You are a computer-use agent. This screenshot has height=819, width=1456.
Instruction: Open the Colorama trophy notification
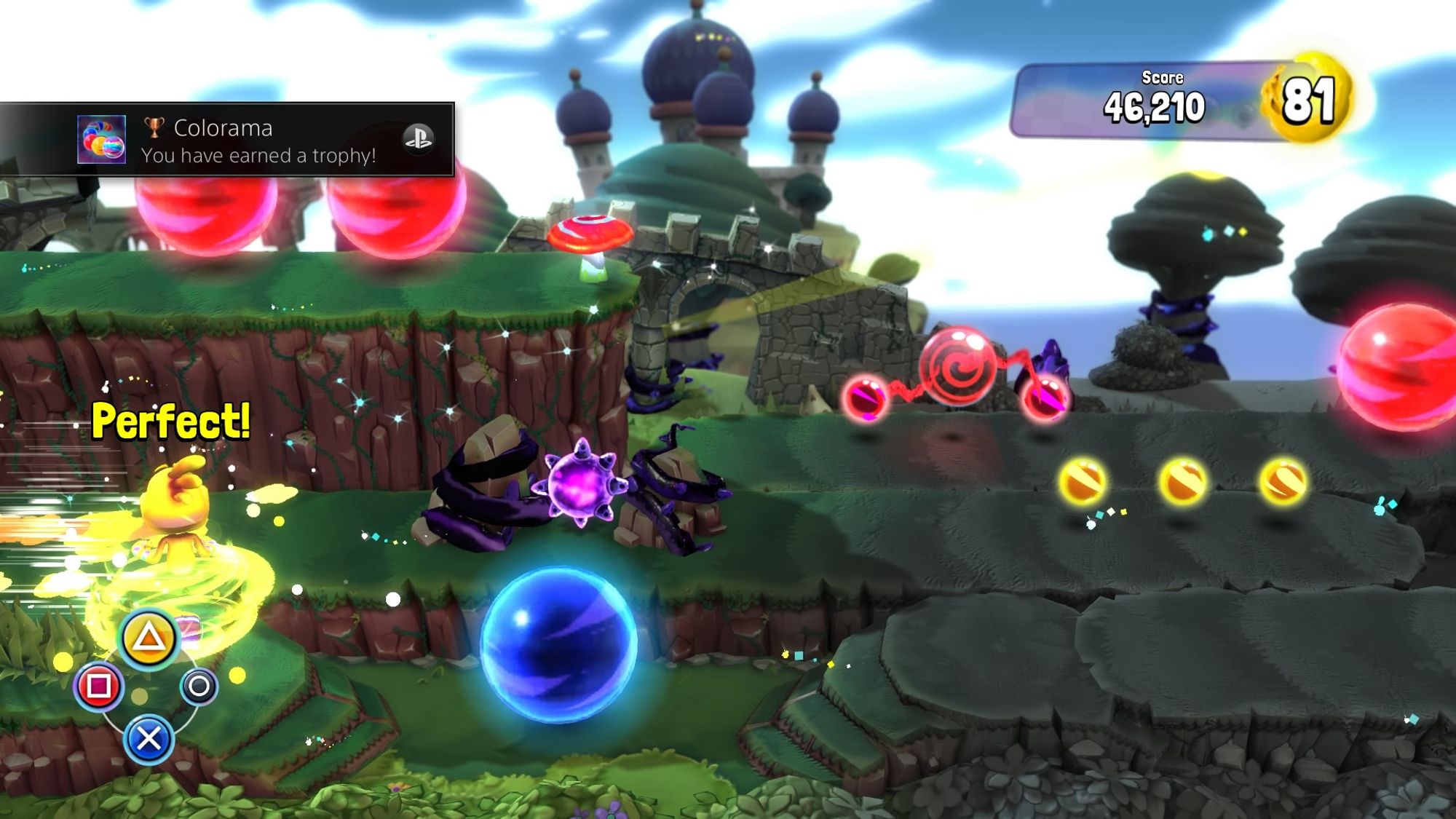click(258, 141)
